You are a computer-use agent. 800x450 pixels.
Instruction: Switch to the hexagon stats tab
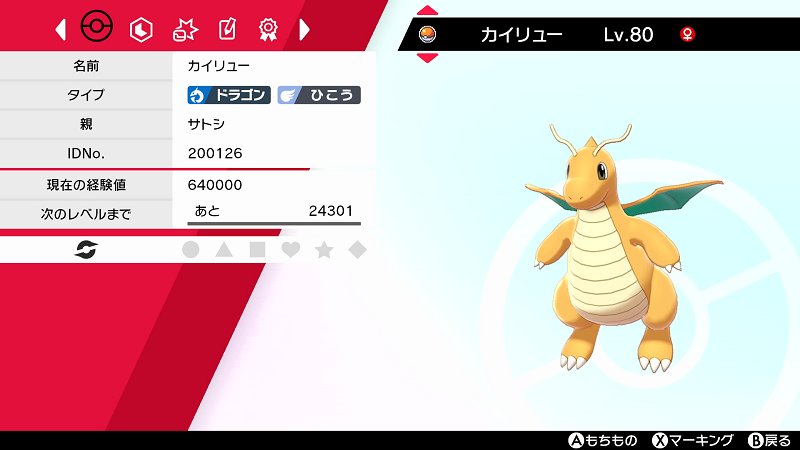click(x=141, y=29)
